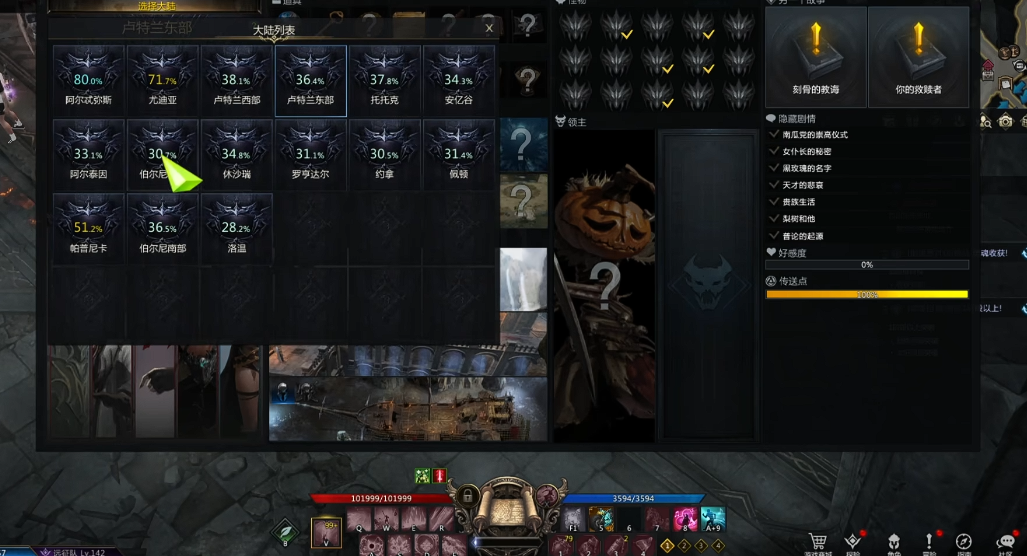The image size is (1027, 556).
Task: Select the 伯尔尼南部 continent tile
Action: coord(163,228)
